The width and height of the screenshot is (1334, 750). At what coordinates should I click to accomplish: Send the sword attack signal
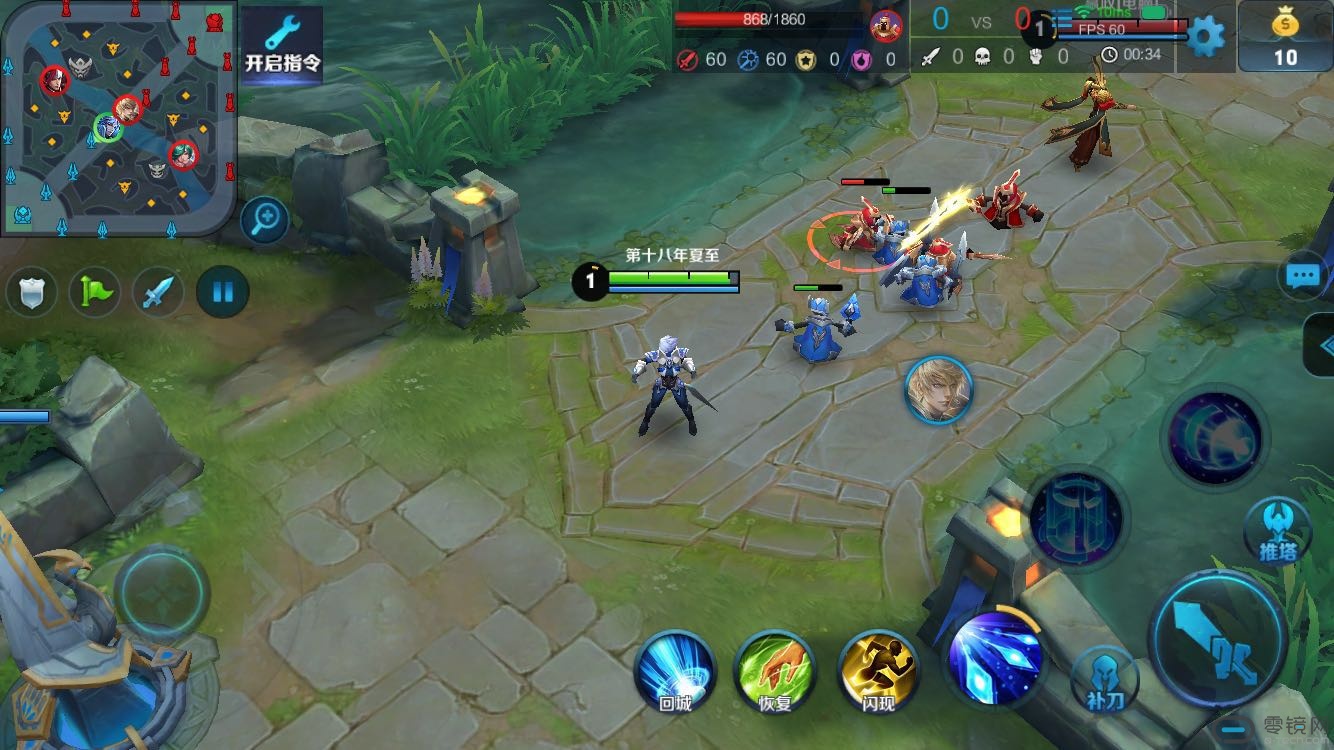pos(158,293)
